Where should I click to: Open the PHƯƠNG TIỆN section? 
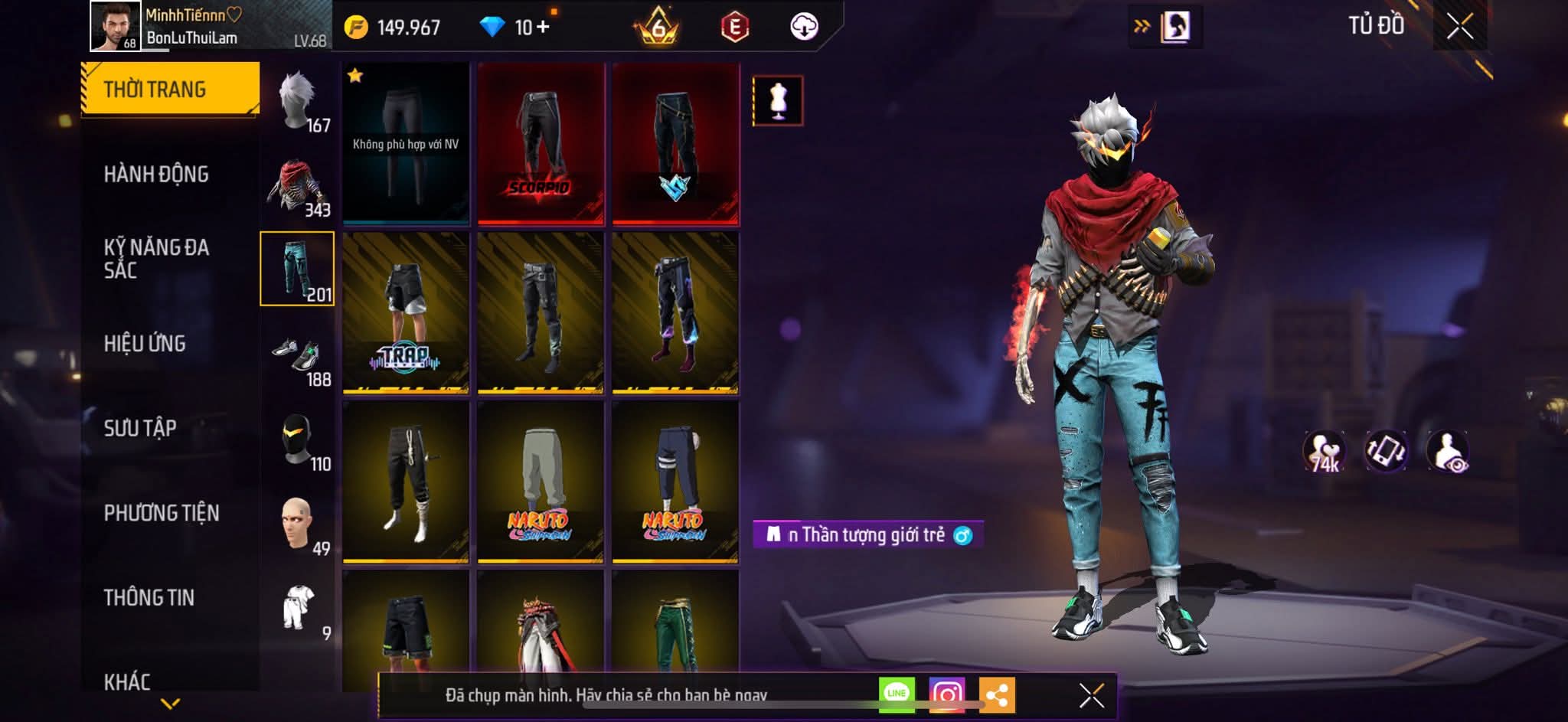pyautogui.click(x=162, y=513)
